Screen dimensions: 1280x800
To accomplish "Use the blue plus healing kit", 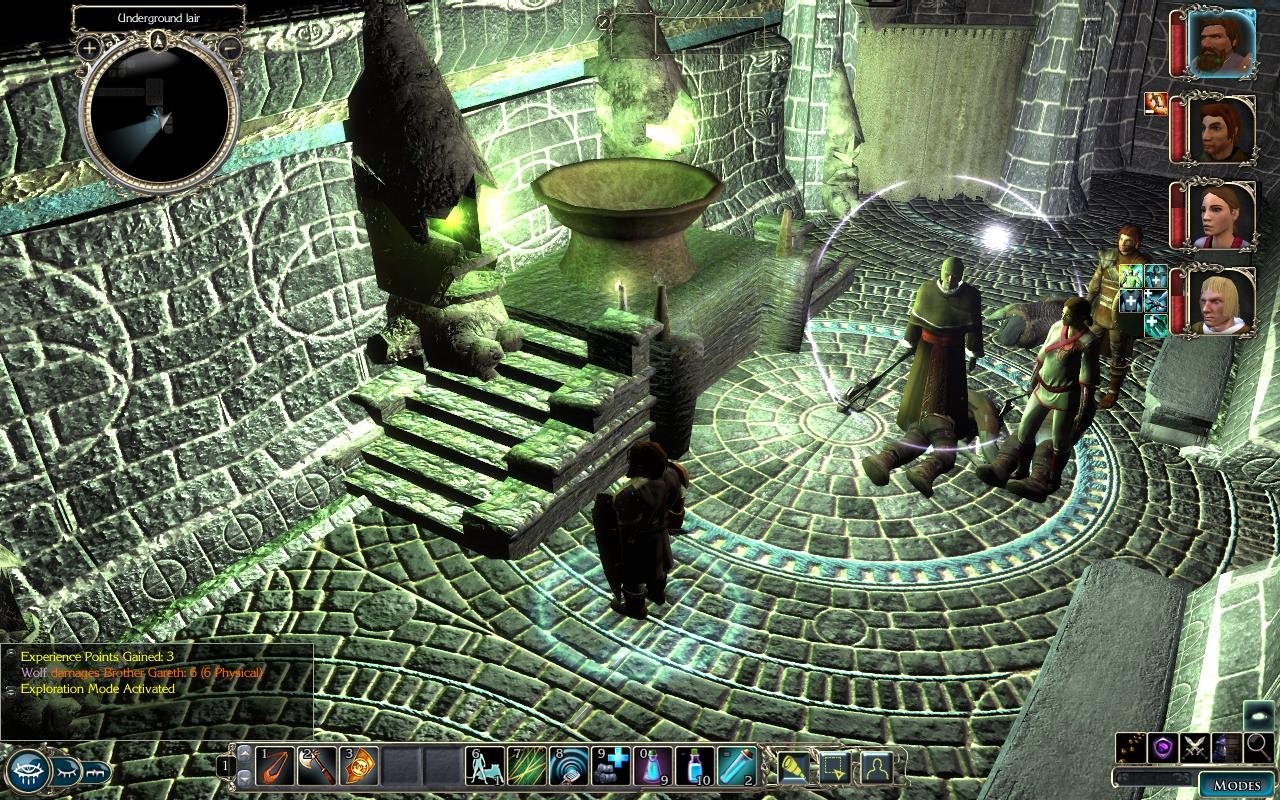I will (x=610, y=766).
